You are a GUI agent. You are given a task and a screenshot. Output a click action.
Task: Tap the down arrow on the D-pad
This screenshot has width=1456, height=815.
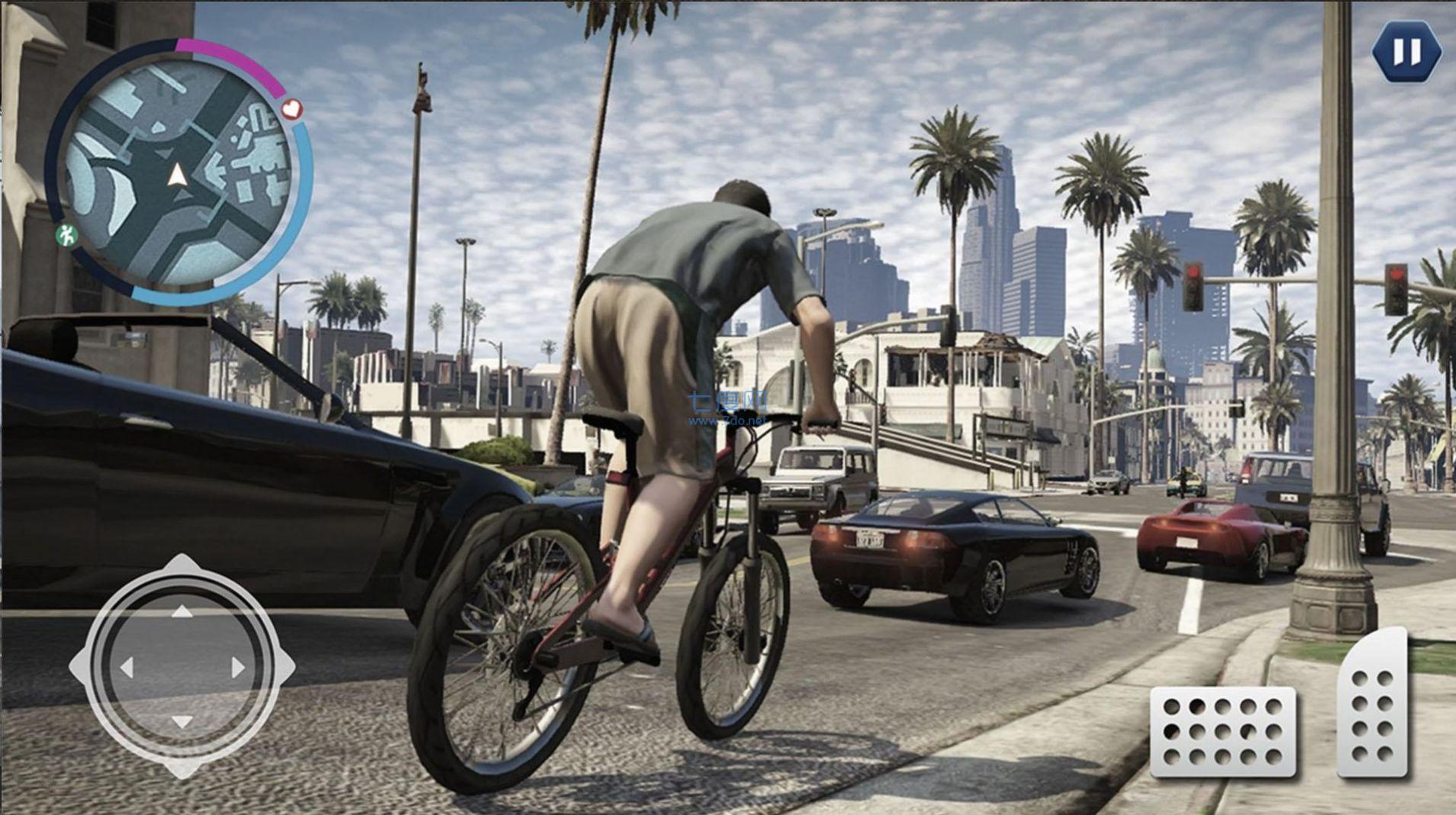(x=181, y=722)
